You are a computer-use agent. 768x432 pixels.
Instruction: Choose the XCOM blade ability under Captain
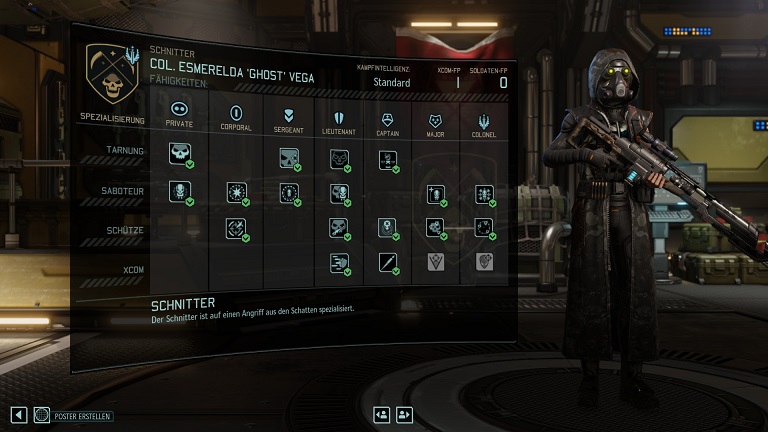388,263
